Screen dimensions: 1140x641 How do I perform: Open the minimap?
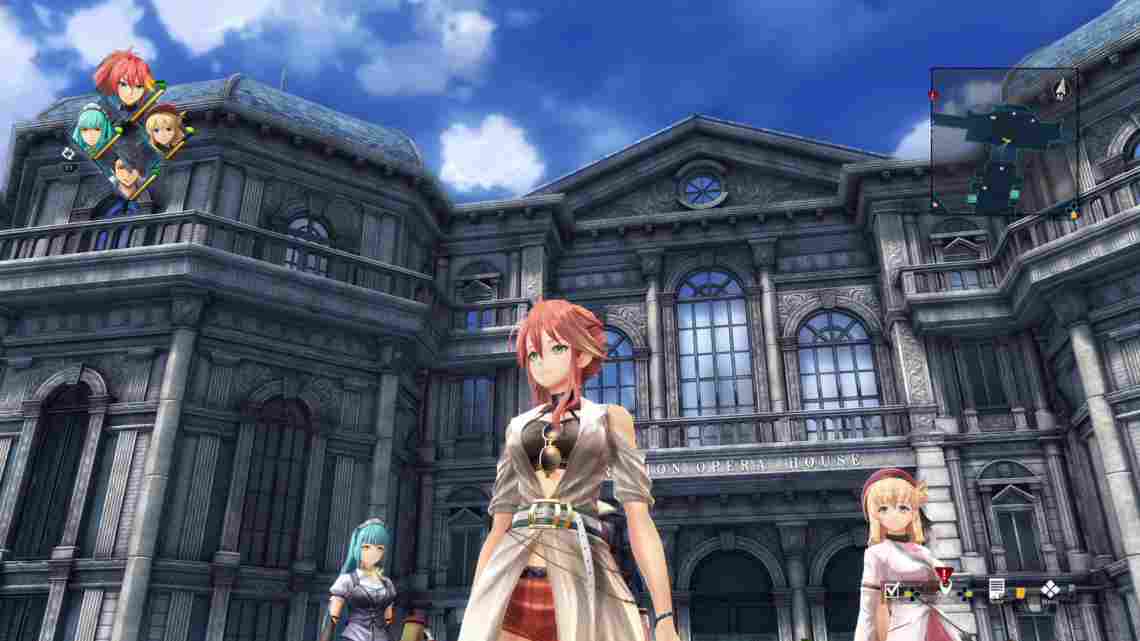(x=1003, y=140)
